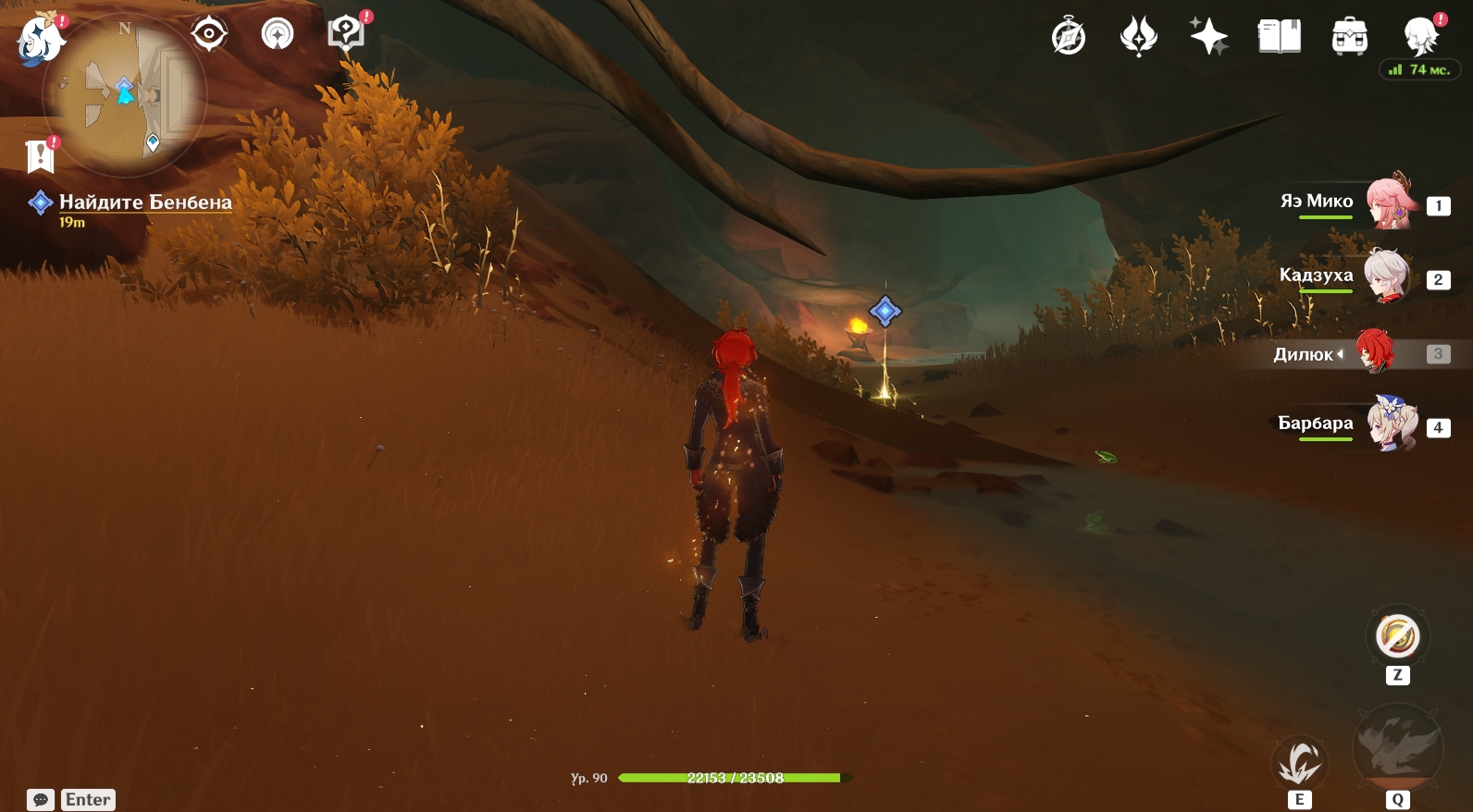1473x812 pixels.
Task: Use the gadget icon above the skills
Action: click(x=1397, y=636)
